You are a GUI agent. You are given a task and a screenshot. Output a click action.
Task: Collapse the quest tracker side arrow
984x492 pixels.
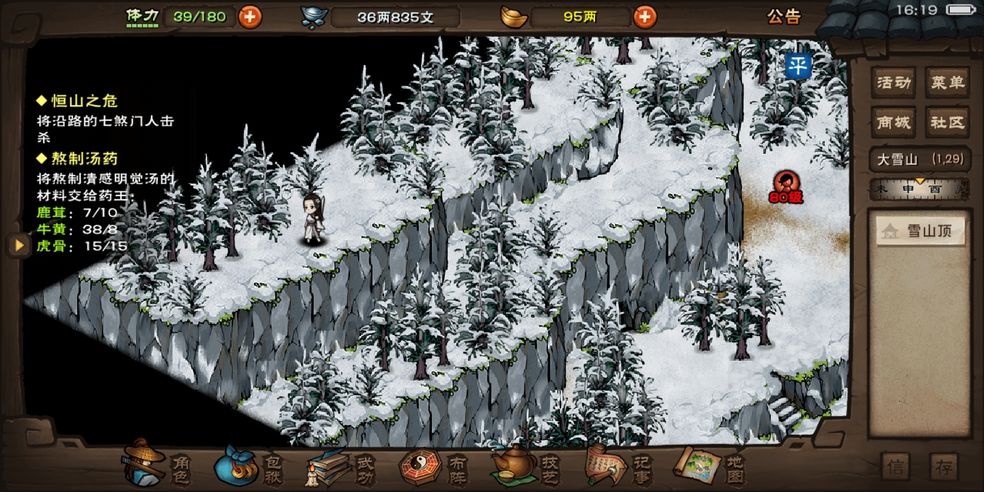point(17,245)
